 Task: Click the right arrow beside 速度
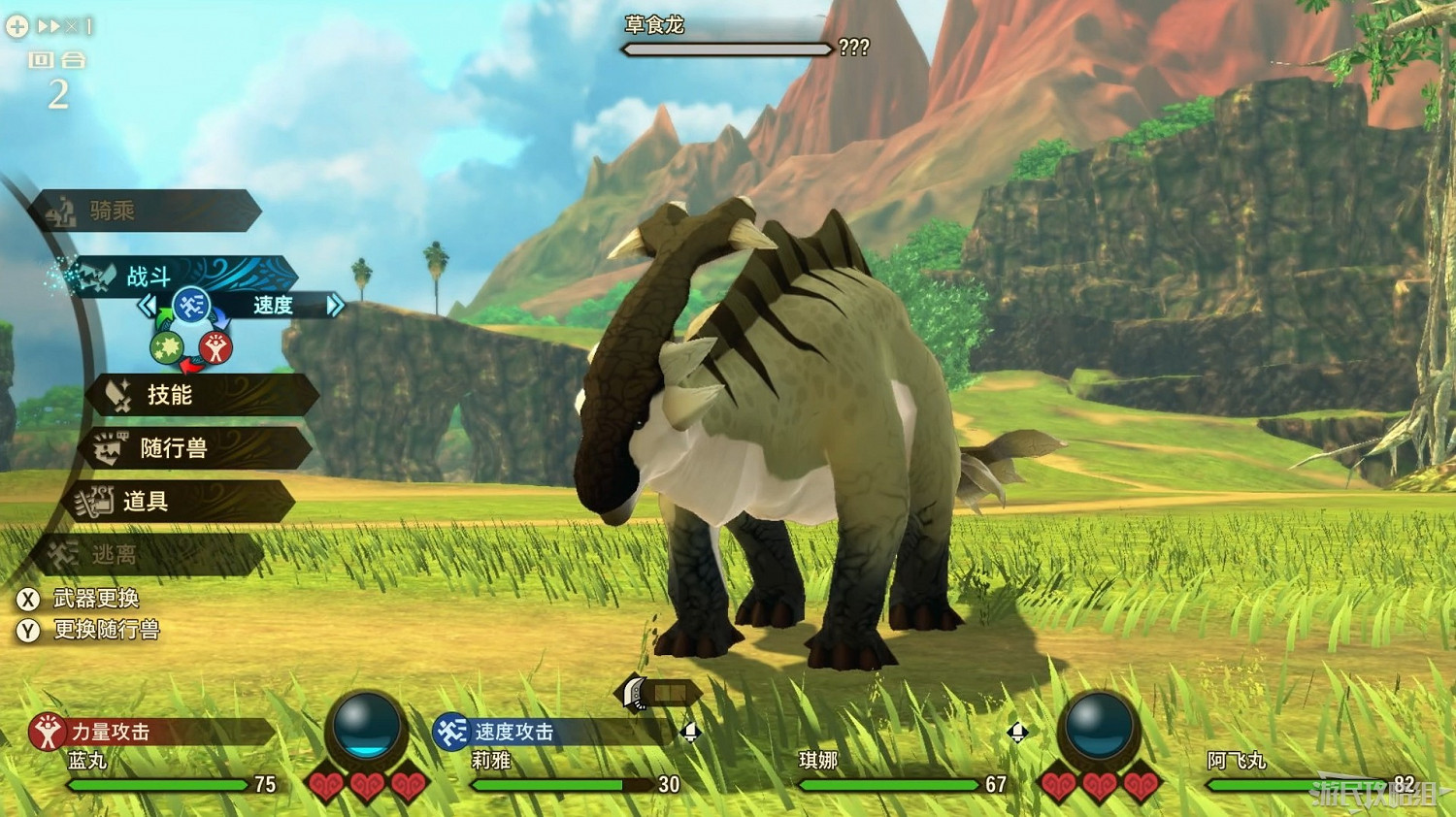(x=334, y=307)
